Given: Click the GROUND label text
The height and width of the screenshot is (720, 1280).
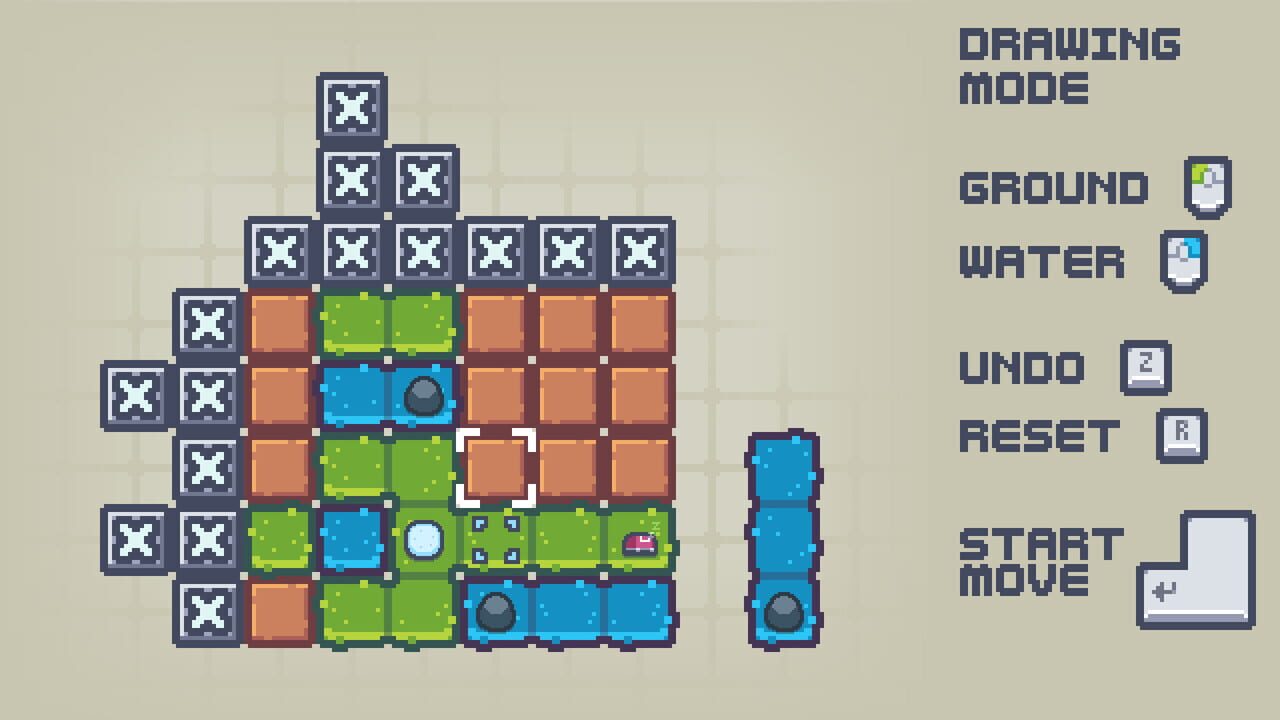Looking at the screenshot, I should (x=1053, y=188).
